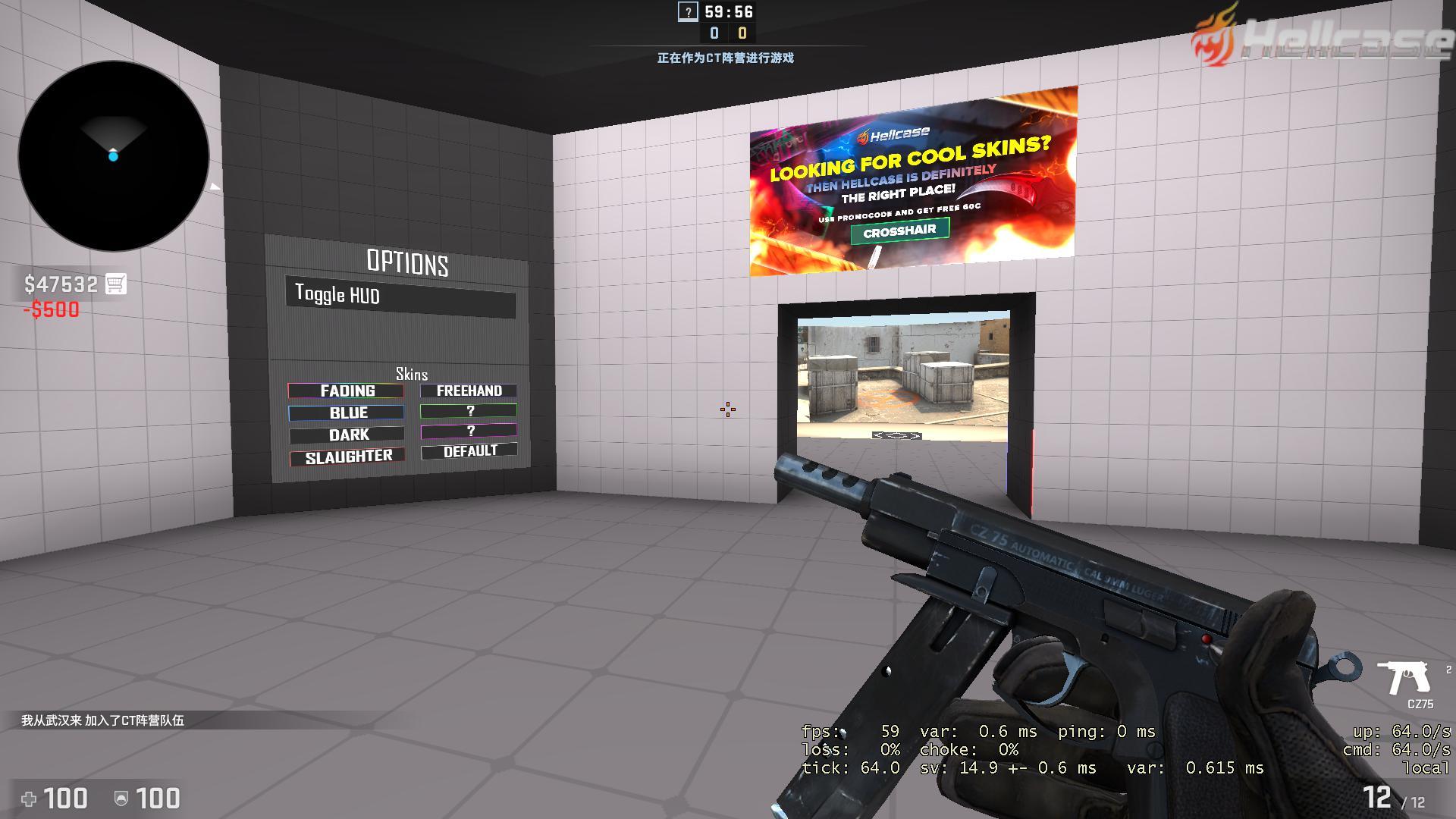1456x819 pixels.
Task: Select the DEFAULT skin option
Action: tap(469, 450)
